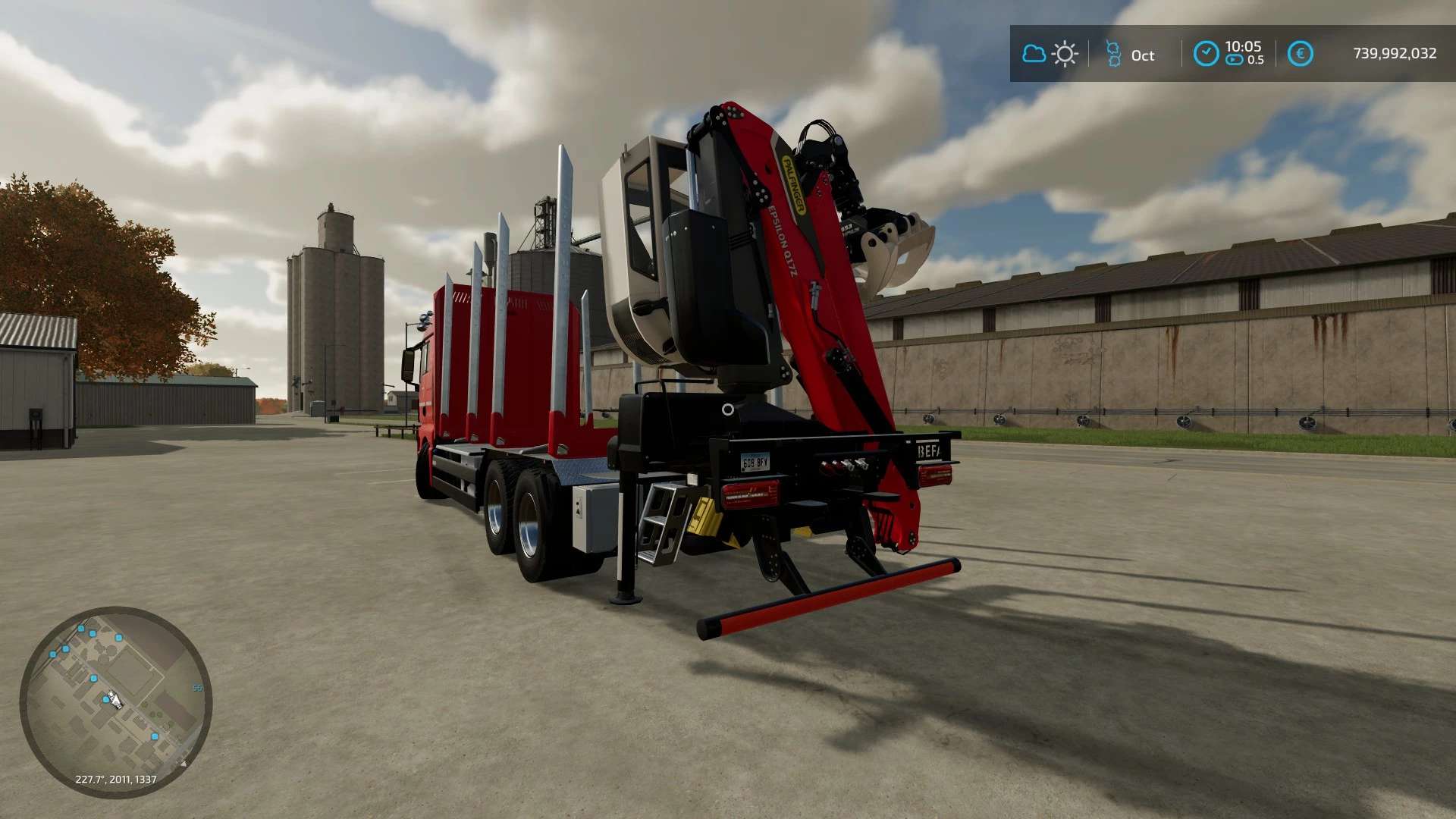Screen dimensions: 1456x819
Task: Select the weather forecast cloud and sun icon
Action: [1050, 54]
